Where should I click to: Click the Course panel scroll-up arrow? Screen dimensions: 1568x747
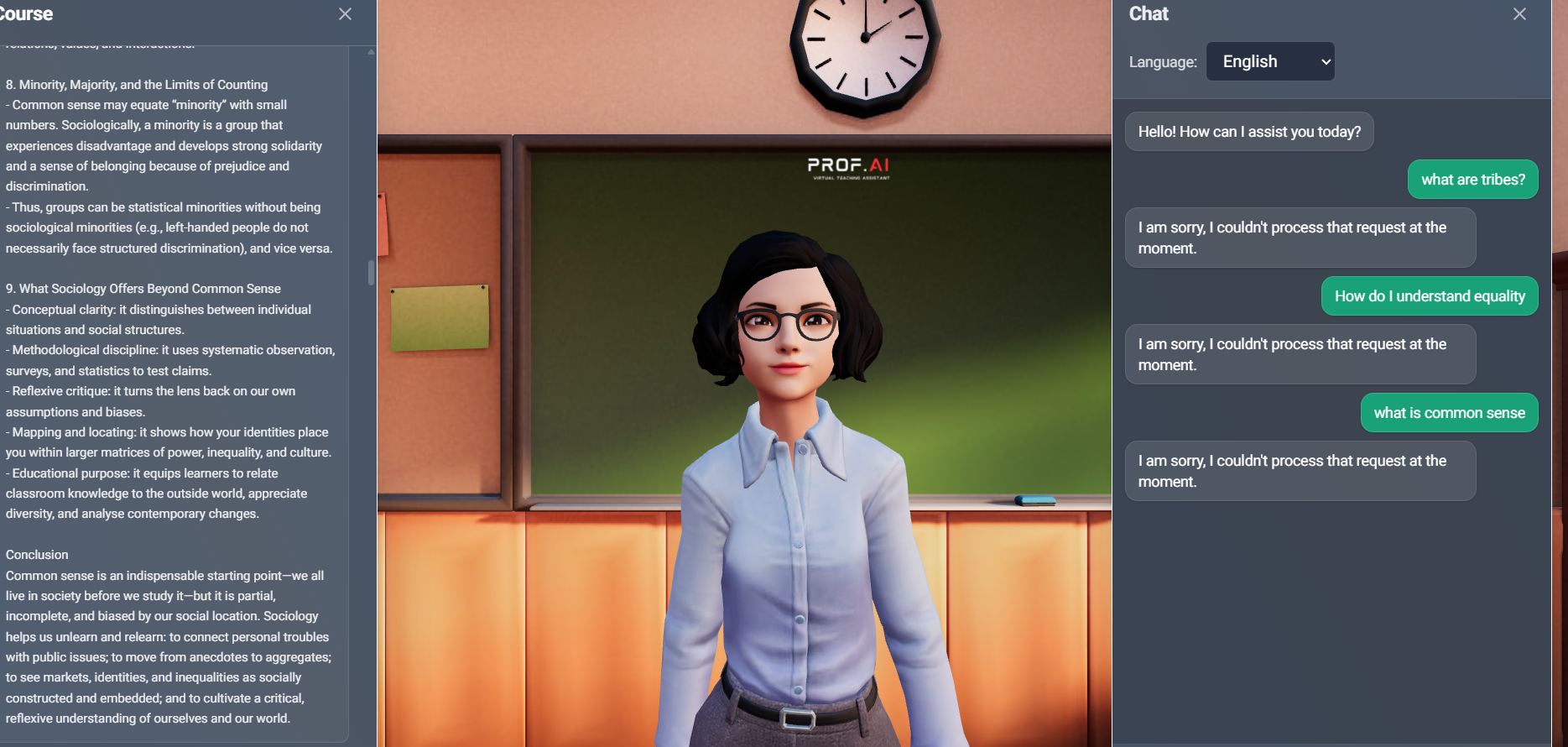369,50
